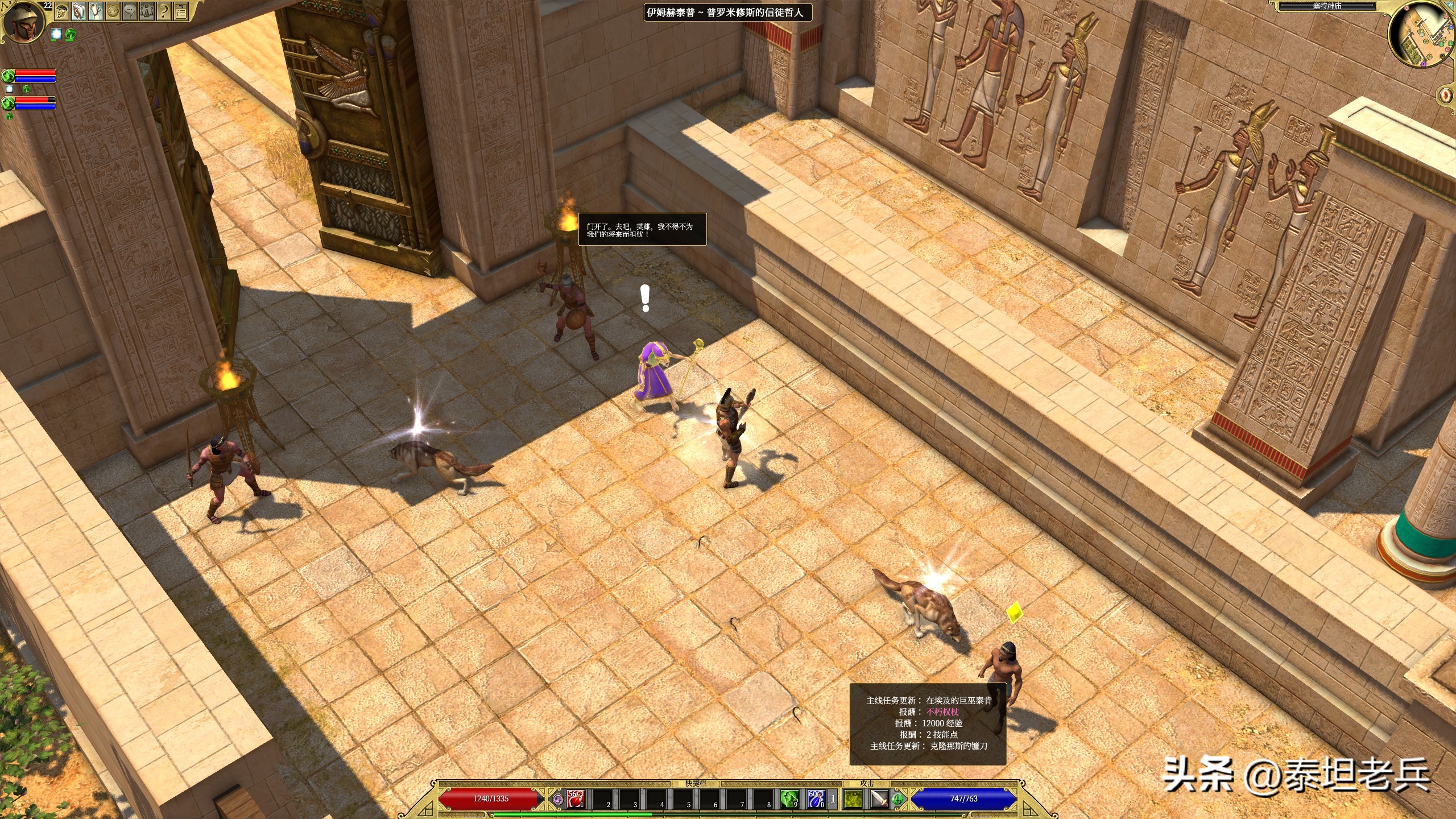Toggle the green weapon swap button
This screenshot has width=1456, height=819.
tap(898, 799)
